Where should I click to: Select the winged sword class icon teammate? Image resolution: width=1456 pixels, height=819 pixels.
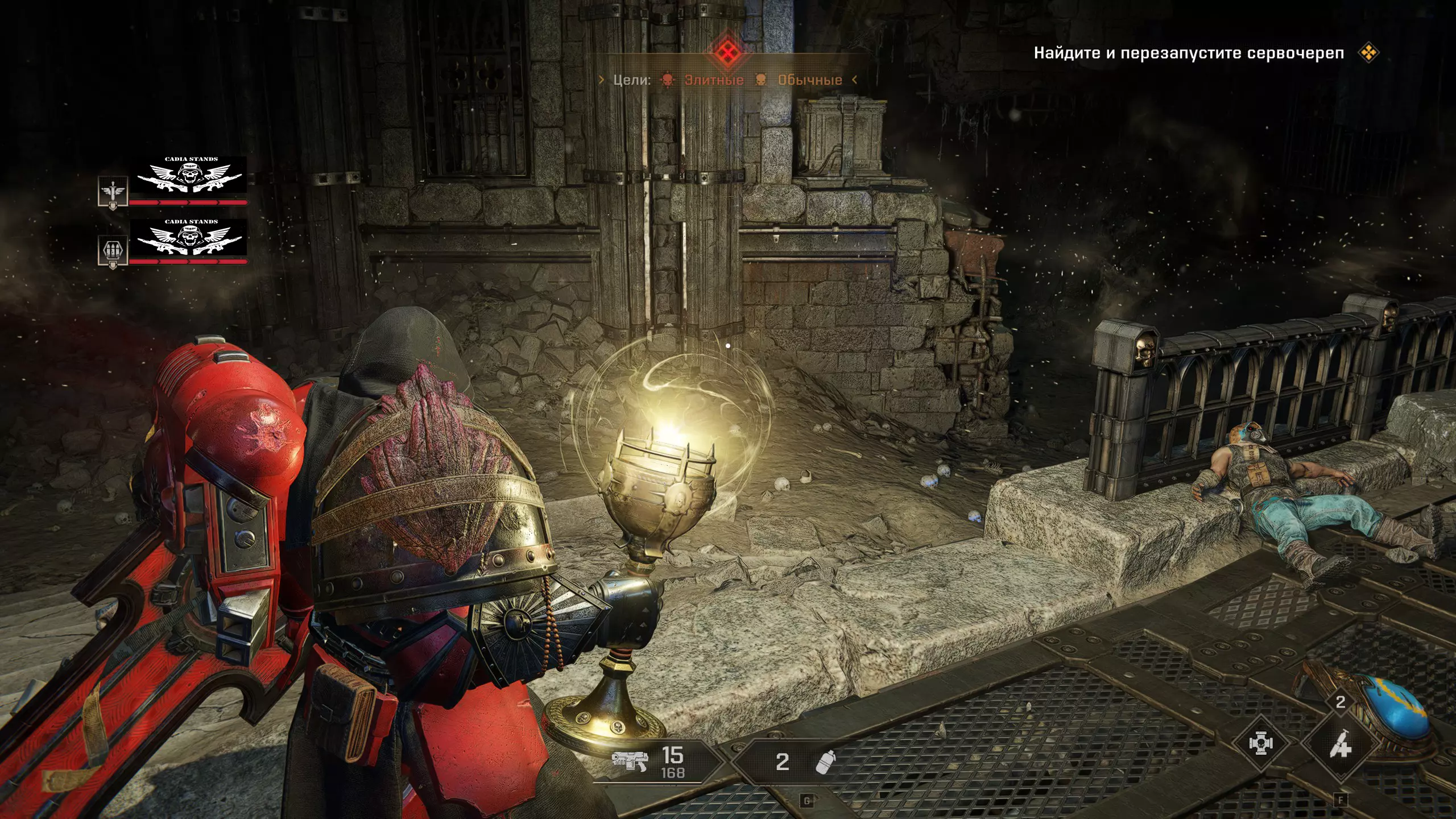113,191
